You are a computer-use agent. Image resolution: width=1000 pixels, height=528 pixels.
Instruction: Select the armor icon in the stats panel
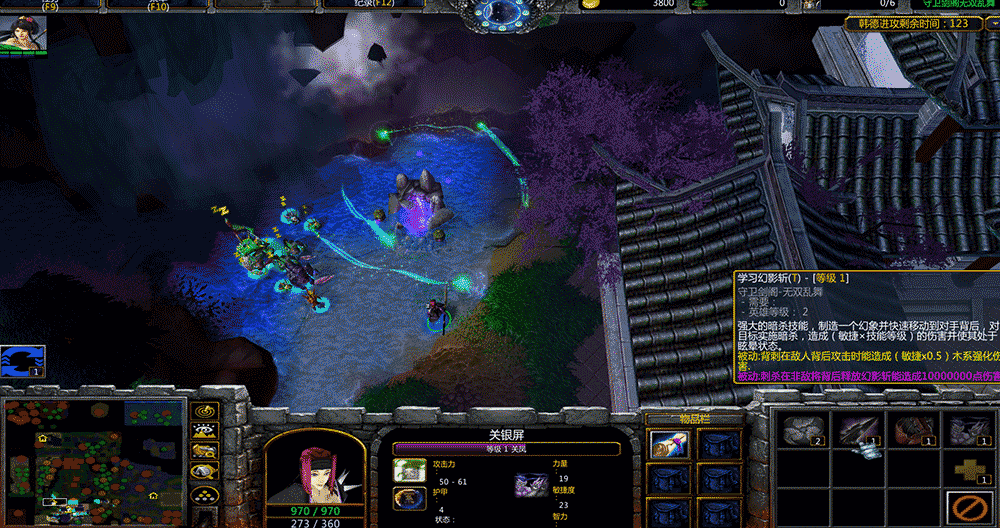[x=410, y=498]
